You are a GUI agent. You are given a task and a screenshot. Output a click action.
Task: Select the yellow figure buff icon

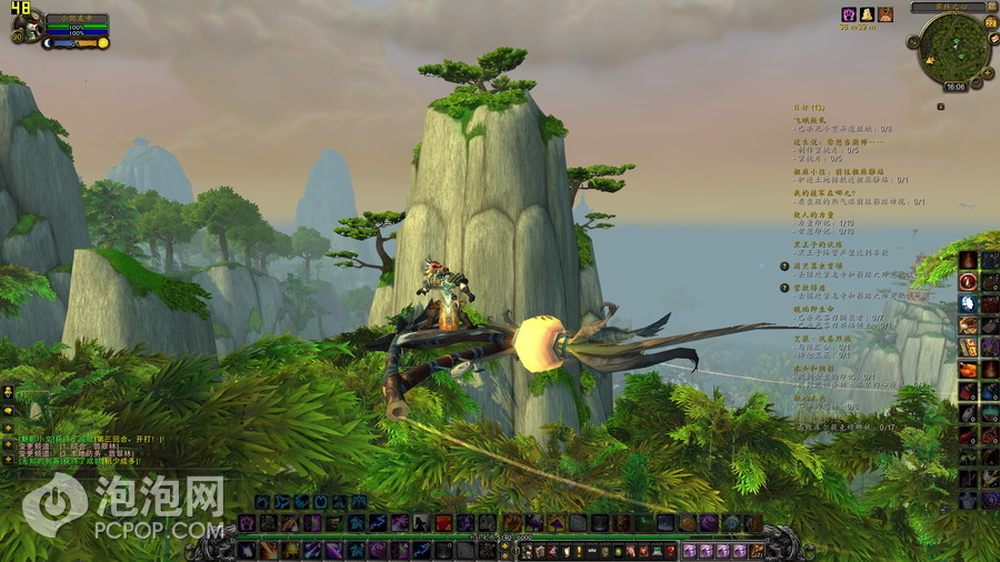[x=867, y=14]
